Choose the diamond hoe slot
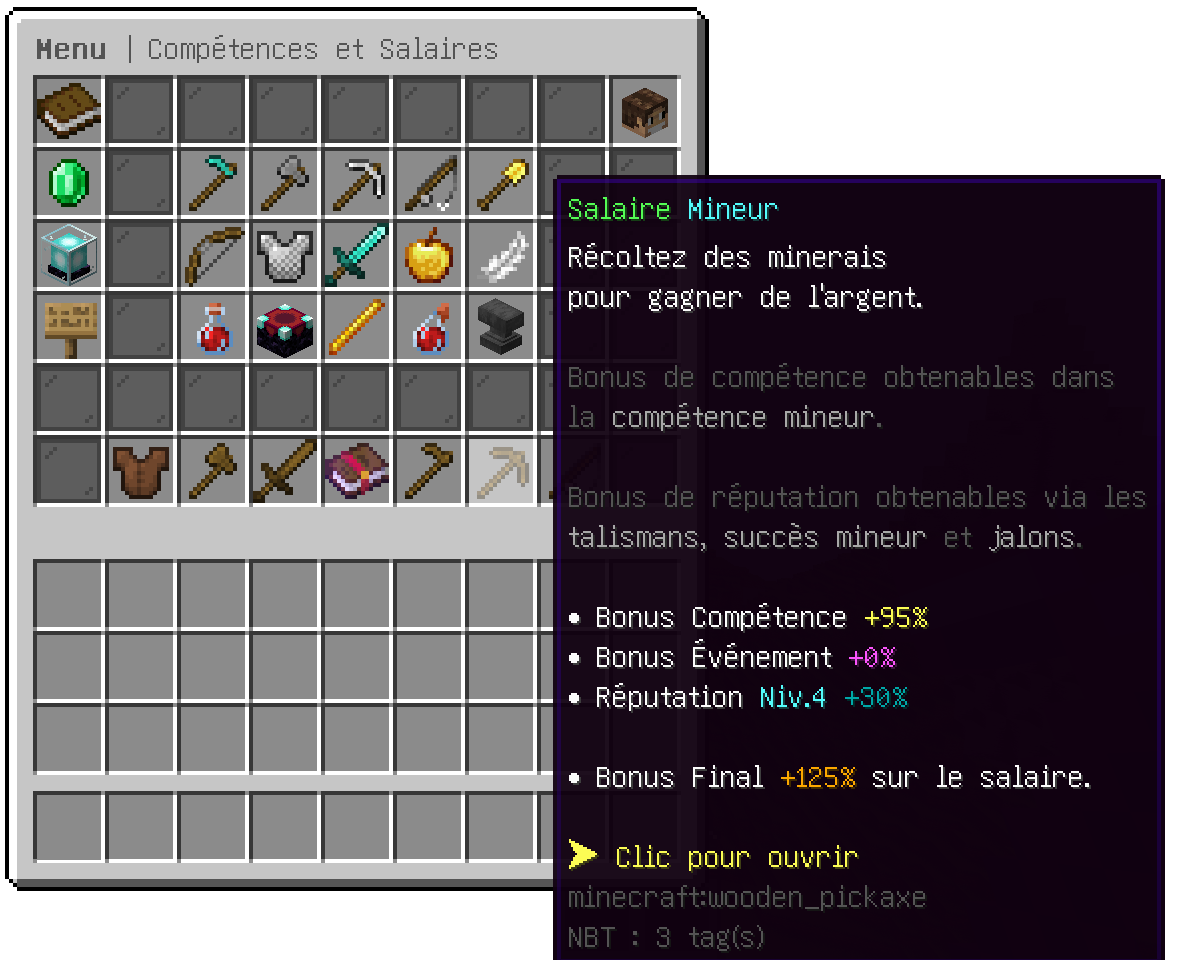Viewport: 1187px width, 971px height. 213,183
